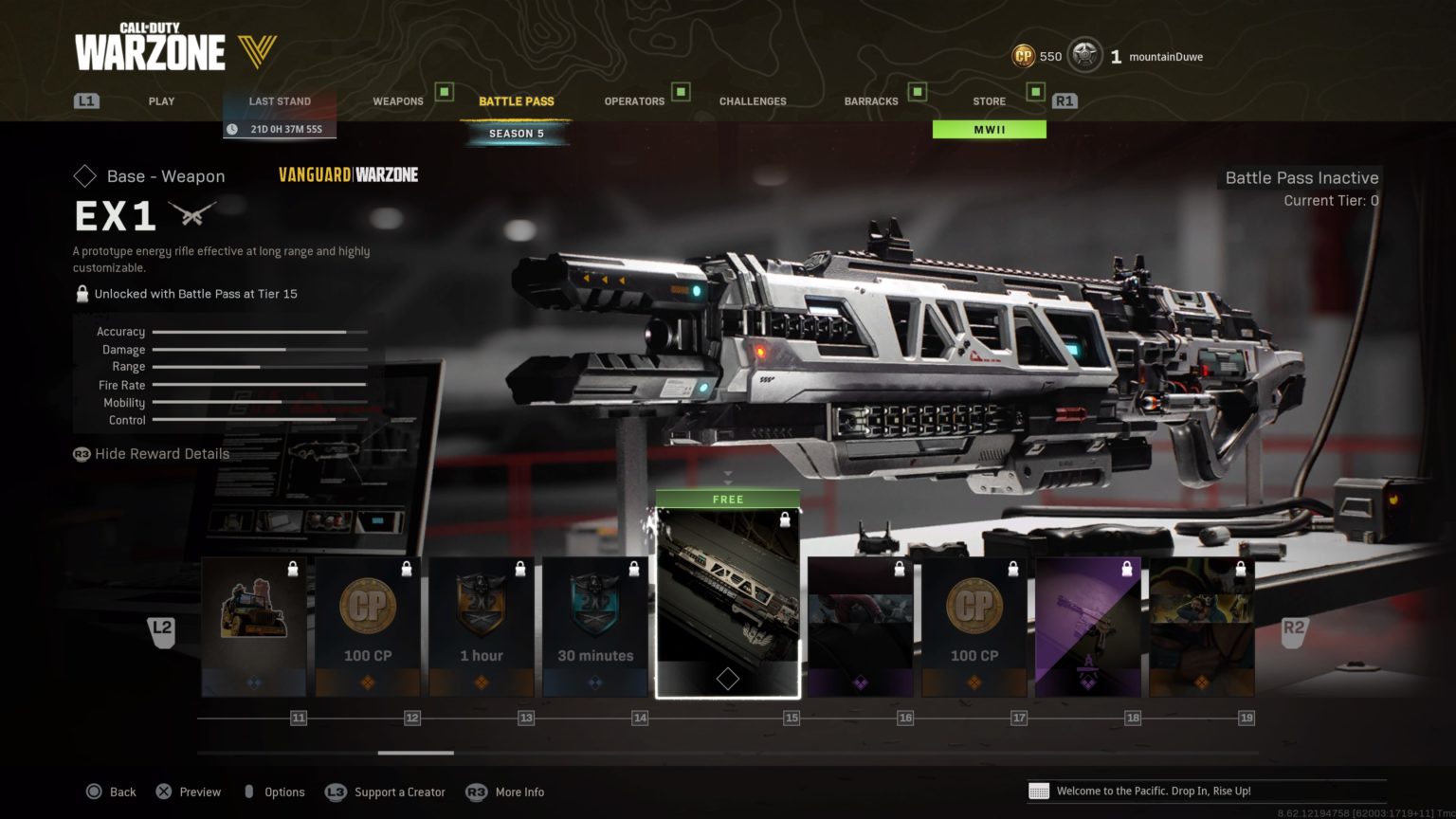Toggle the MWII filter button
The image size is (1456, 819).
pos(990,128)
